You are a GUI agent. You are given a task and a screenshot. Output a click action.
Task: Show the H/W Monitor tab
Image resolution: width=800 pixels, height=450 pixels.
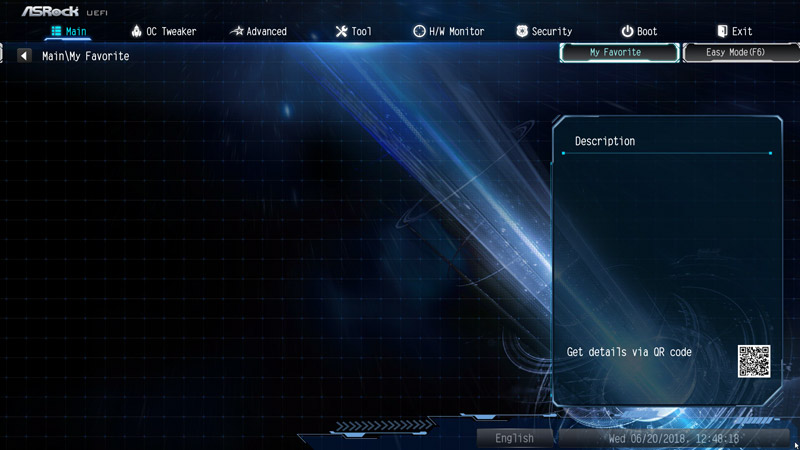click(x=448, y=31)
